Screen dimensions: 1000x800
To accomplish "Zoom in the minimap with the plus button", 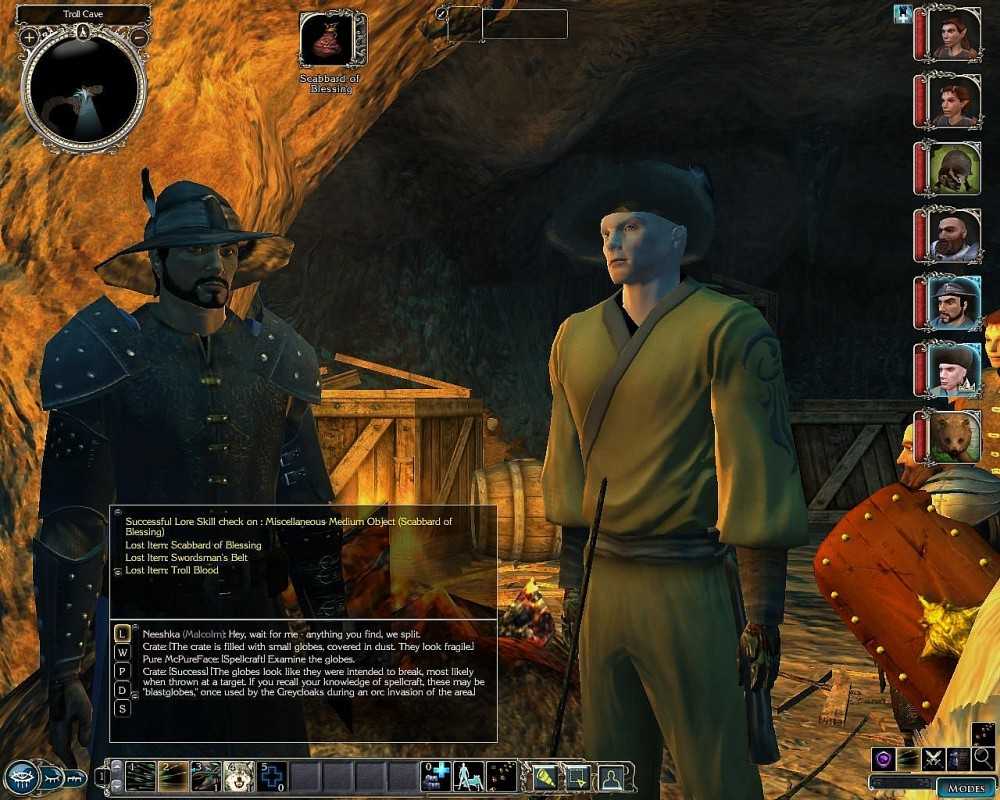I will tap(29, 37).
